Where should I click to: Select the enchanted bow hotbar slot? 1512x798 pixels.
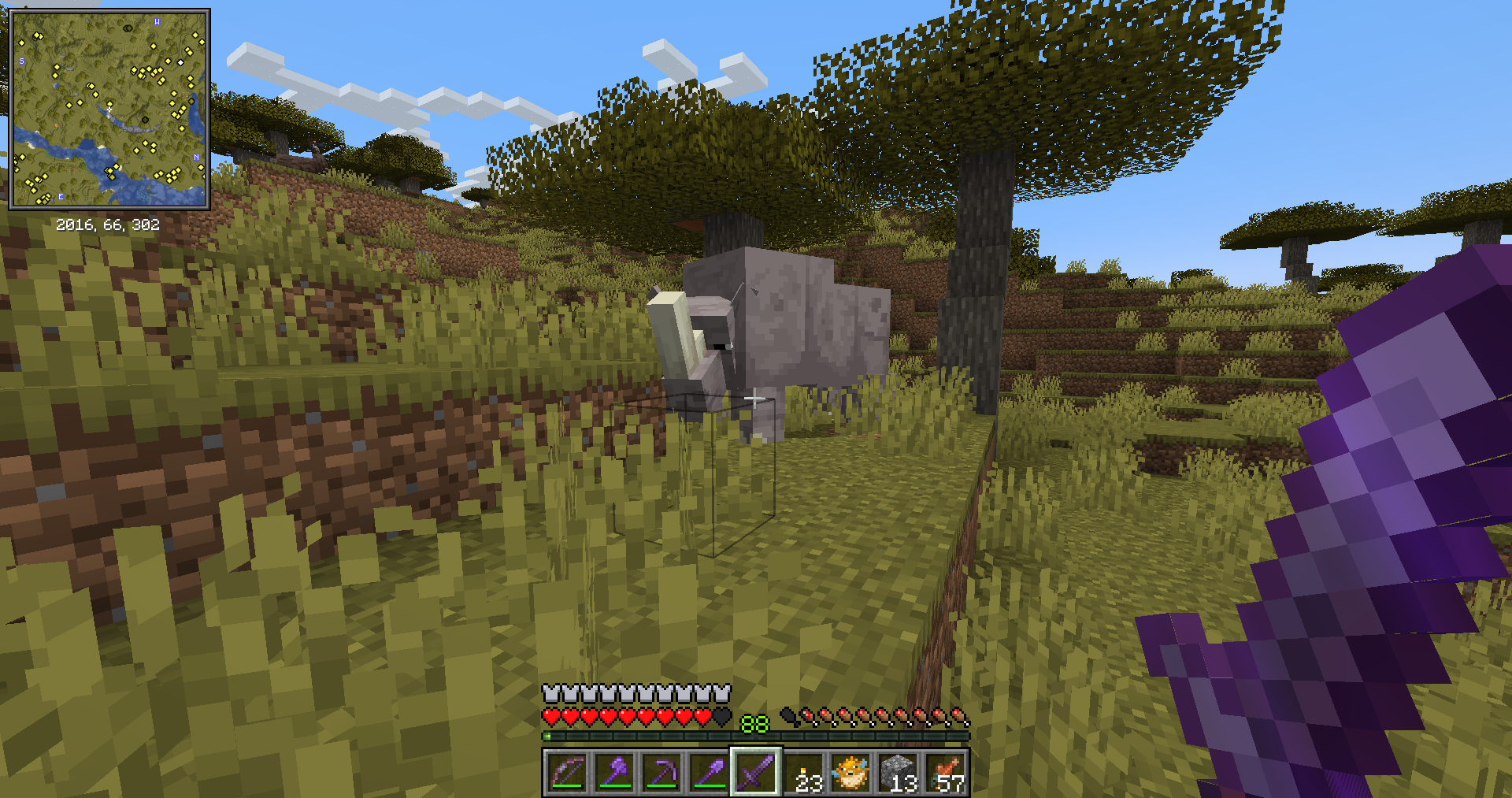567,773
